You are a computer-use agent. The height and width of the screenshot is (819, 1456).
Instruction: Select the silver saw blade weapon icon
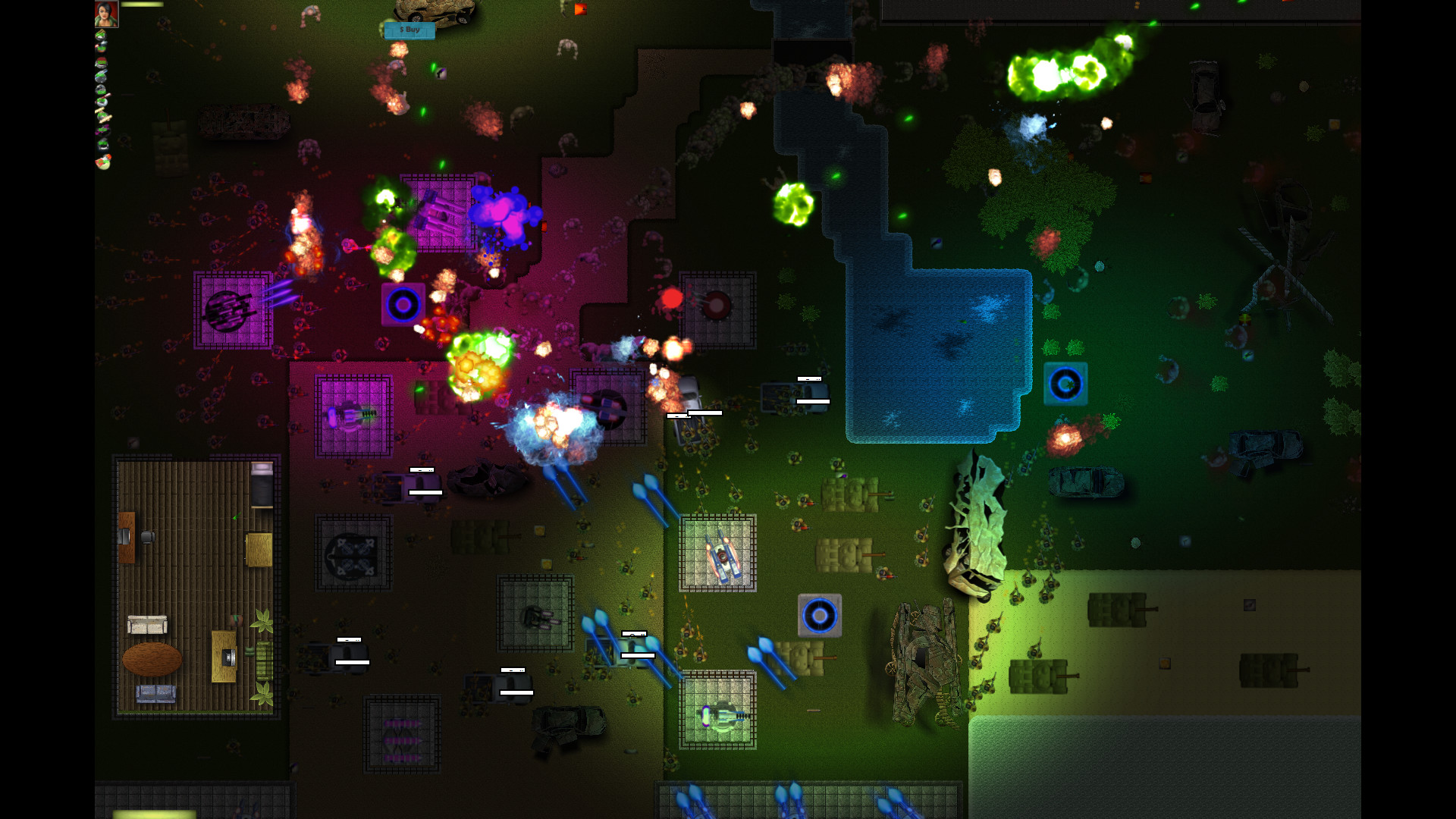pos(102,75)
